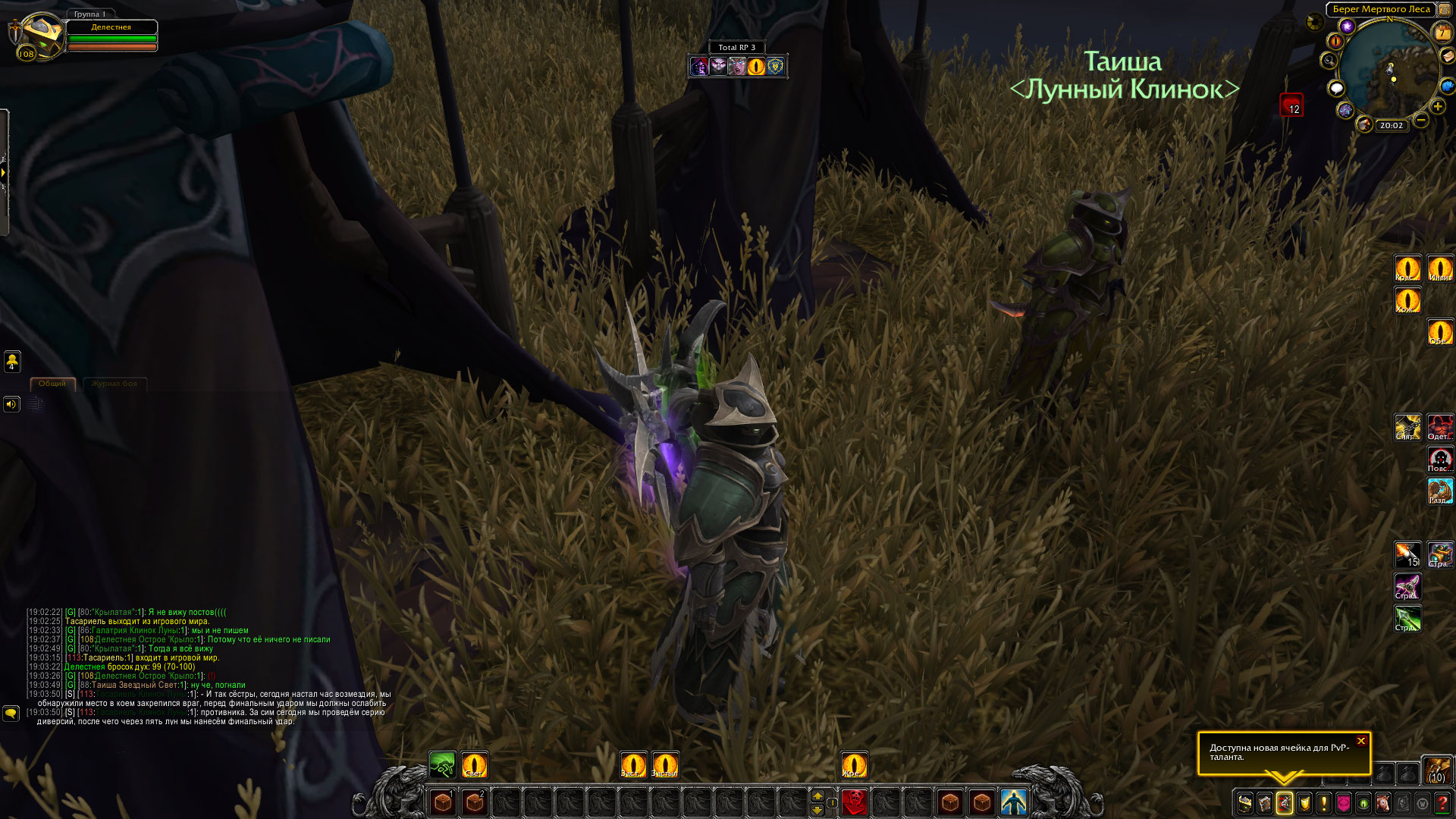Zoom in the minimap with plus button

[1438, 106]
